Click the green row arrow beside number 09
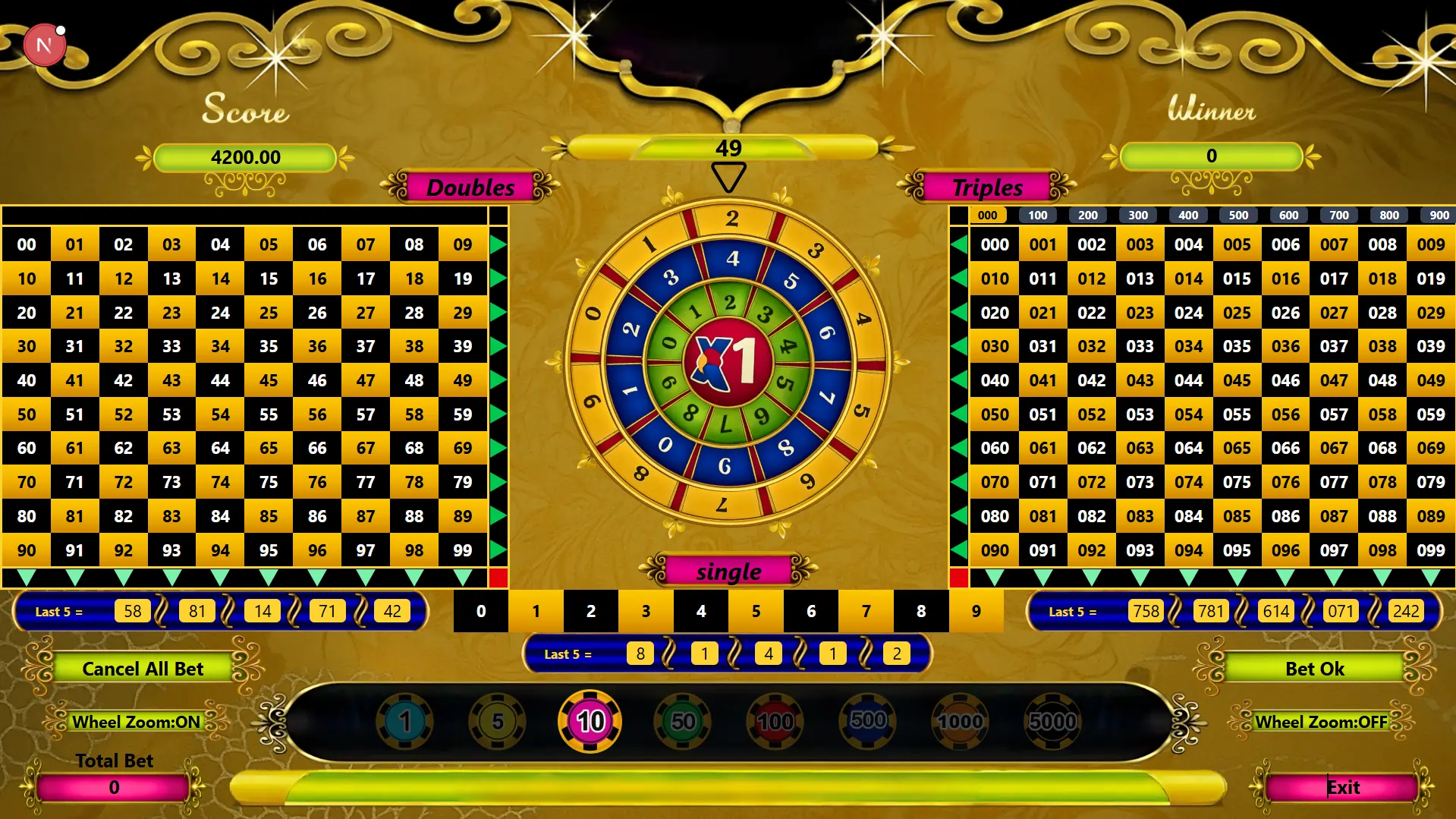The width and height of the screenshot is (1456, 819). click(x=498, y=244)
